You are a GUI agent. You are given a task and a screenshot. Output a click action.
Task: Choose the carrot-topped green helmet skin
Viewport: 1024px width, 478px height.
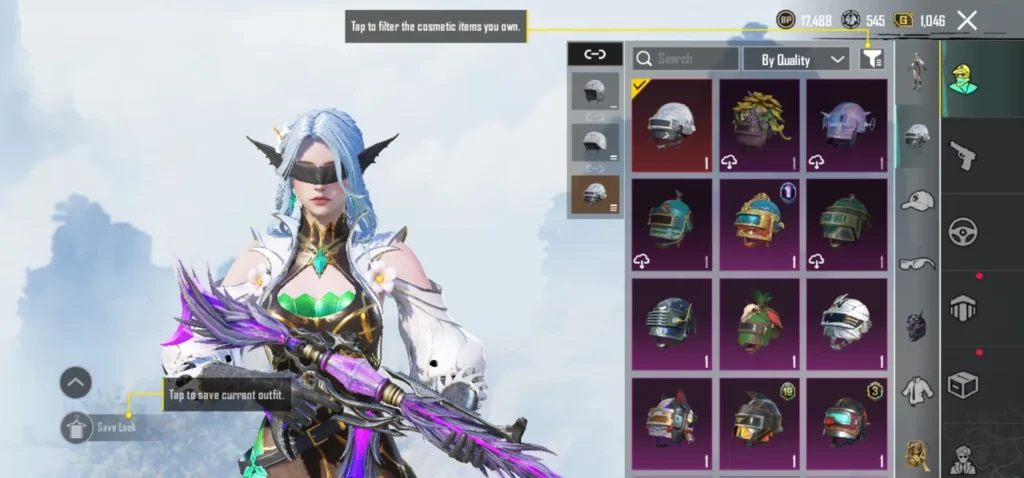pos(759,323)
